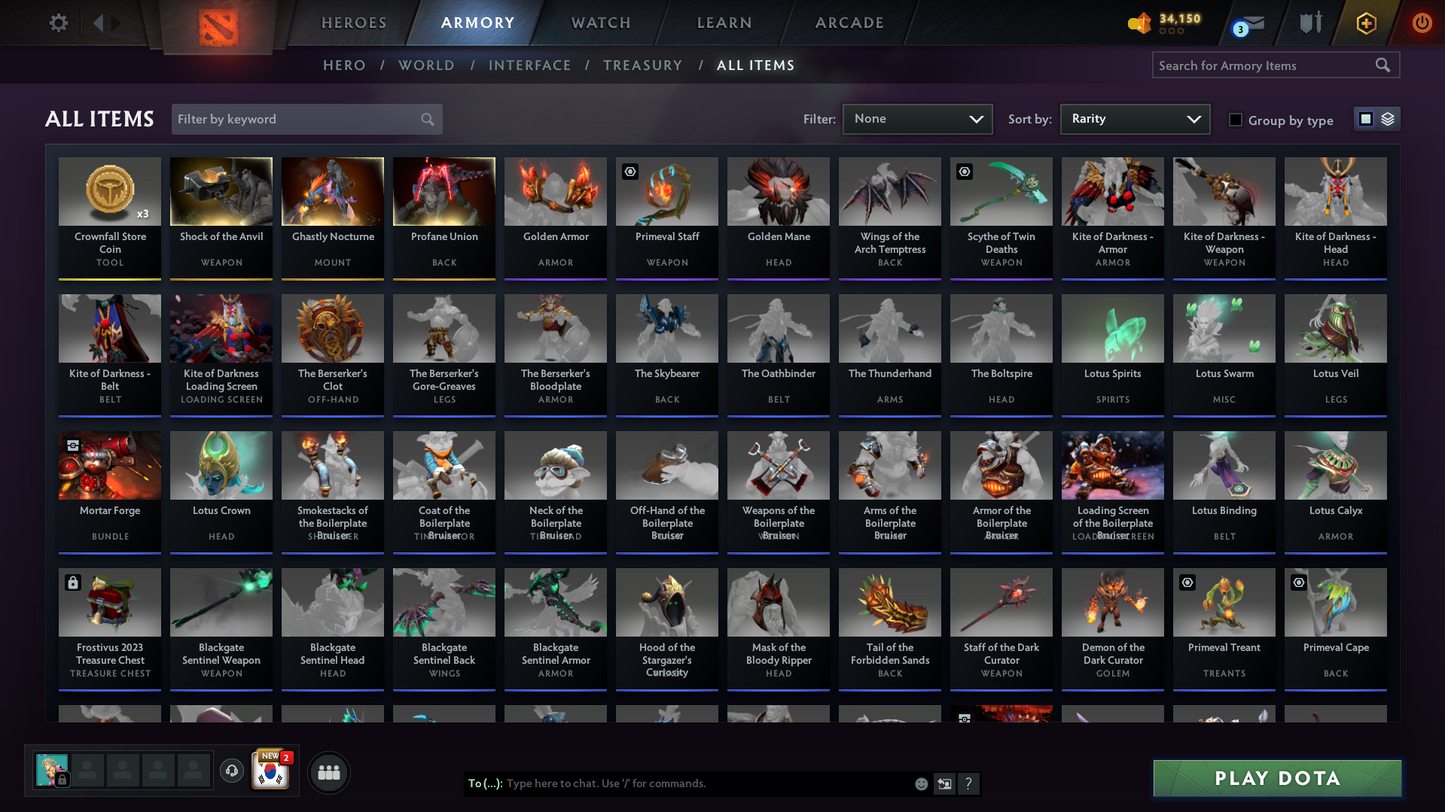
Task: Enable the Group by type checkbox
Action: click(x=1234, y=121)
